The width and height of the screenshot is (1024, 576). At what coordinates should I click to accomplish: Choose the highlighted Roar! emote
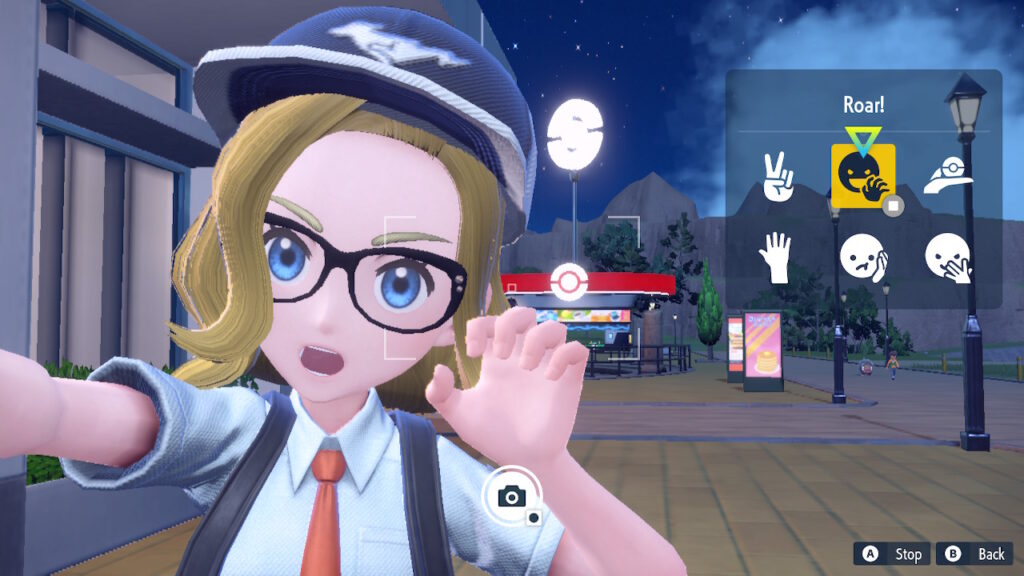(863, 176)
